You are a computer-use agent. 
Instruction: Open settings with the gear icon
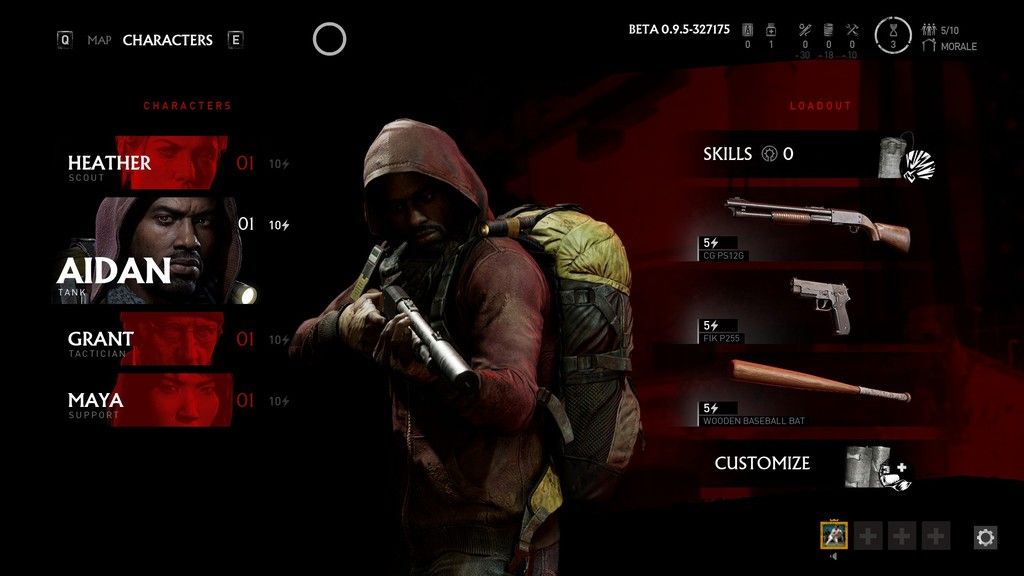coord(985,537)
